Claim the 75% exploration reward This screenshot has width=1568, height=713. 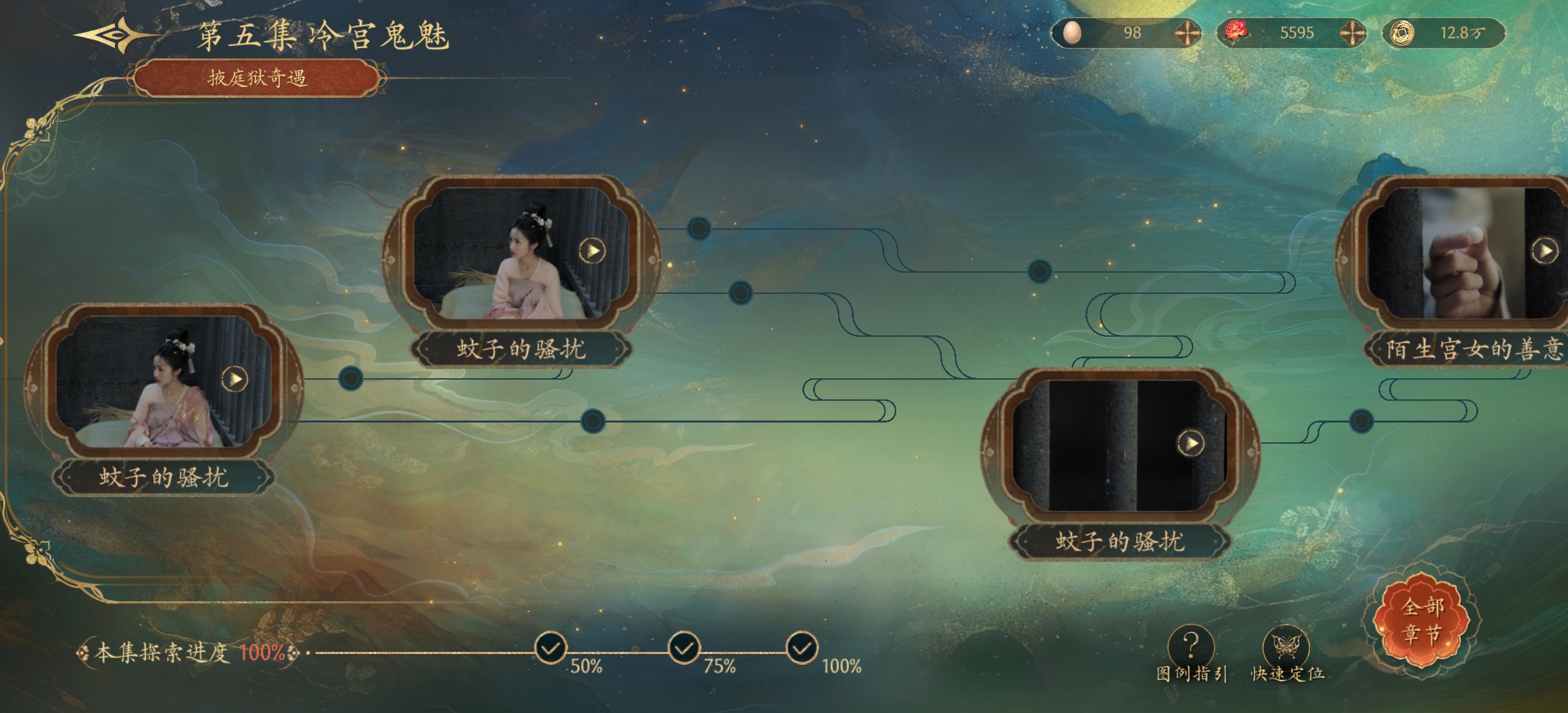pos(684,648)
